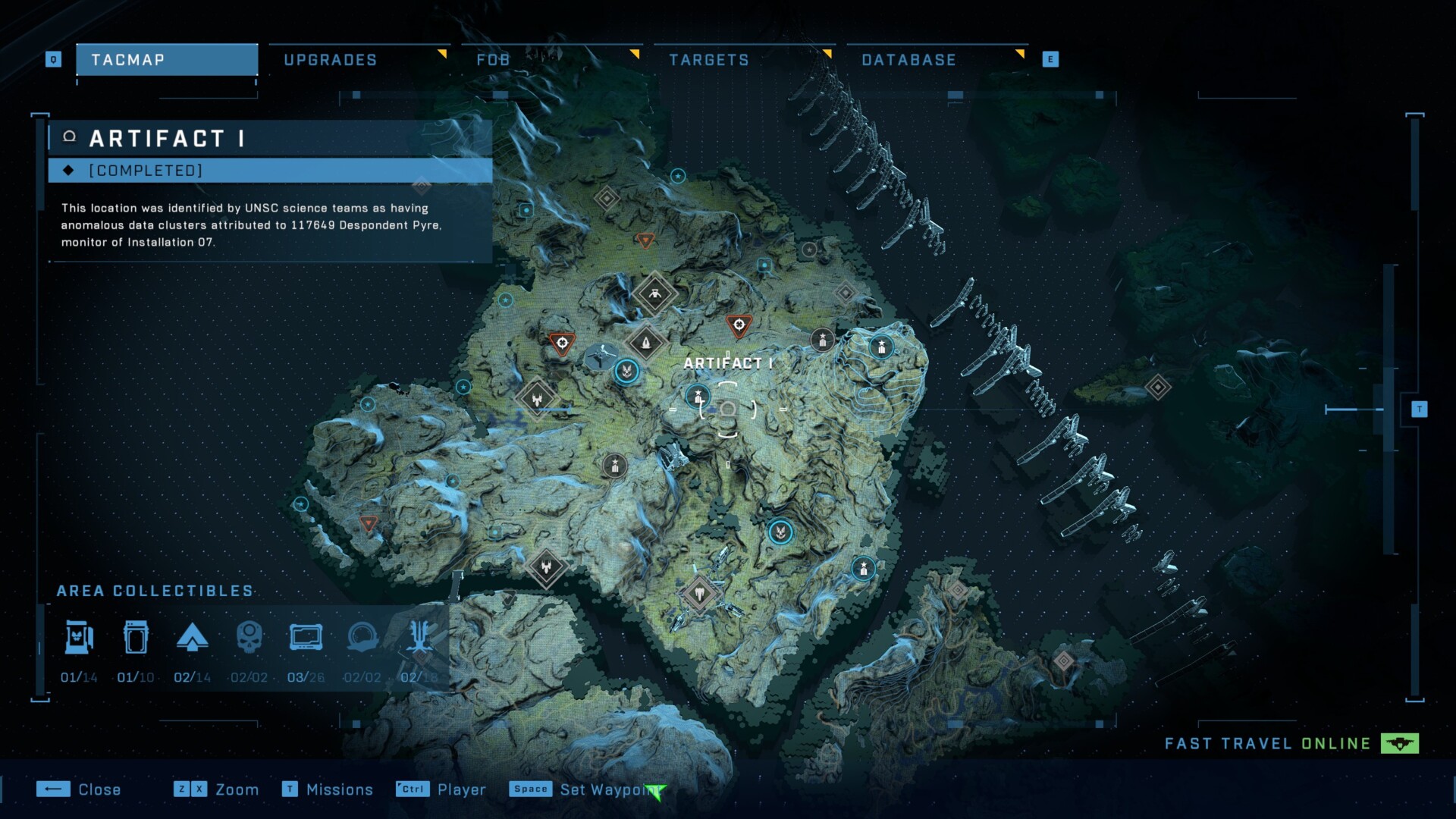
Task: Set a waypoint on the map
Action: point(585,789)
